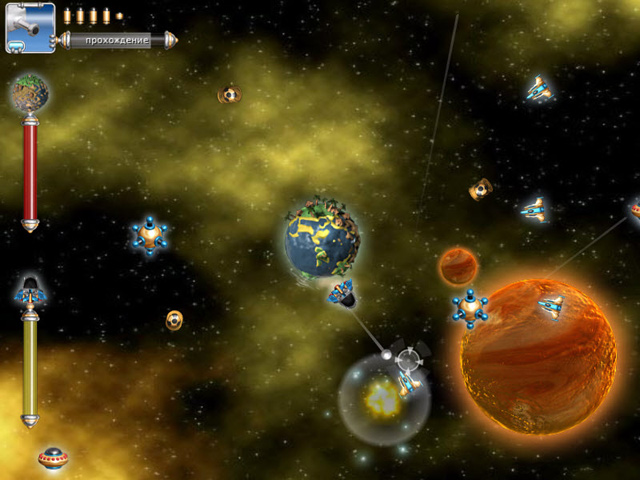This screenshot has height=480, width=640.
Task: Click the прохождение progress bar label
Action: [117, 41]
